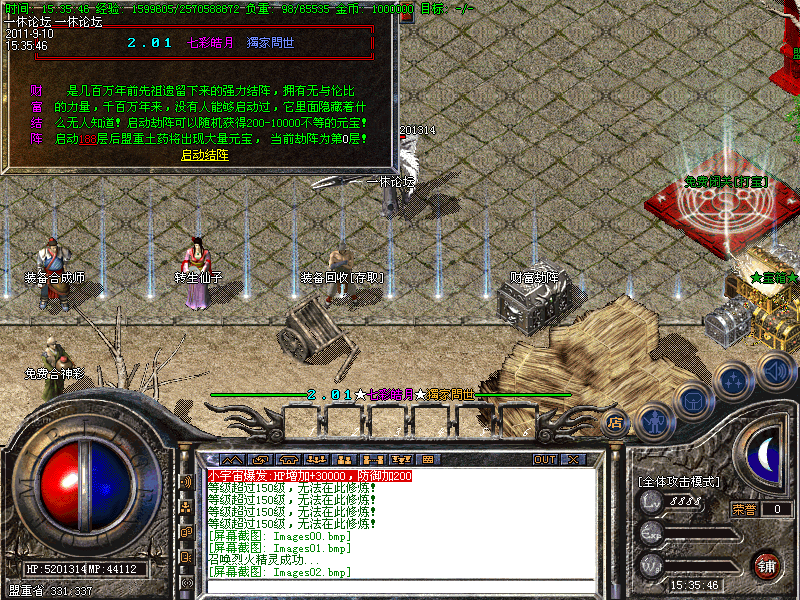Screen dimensions: 800x600
Task: Click the red 铺 stall button
Action: [x=766, y=564]
